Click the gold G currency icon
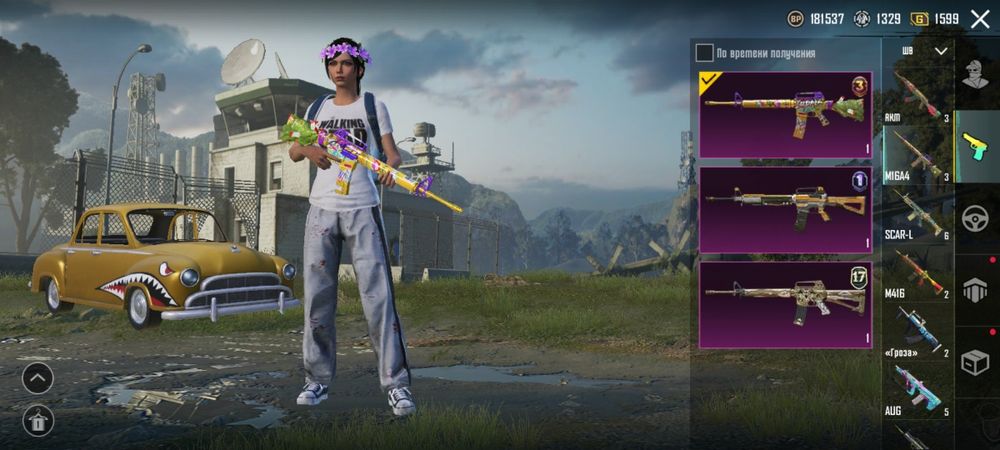Image resolution: width=1000 pixels, height=450 pixels. 919,19
